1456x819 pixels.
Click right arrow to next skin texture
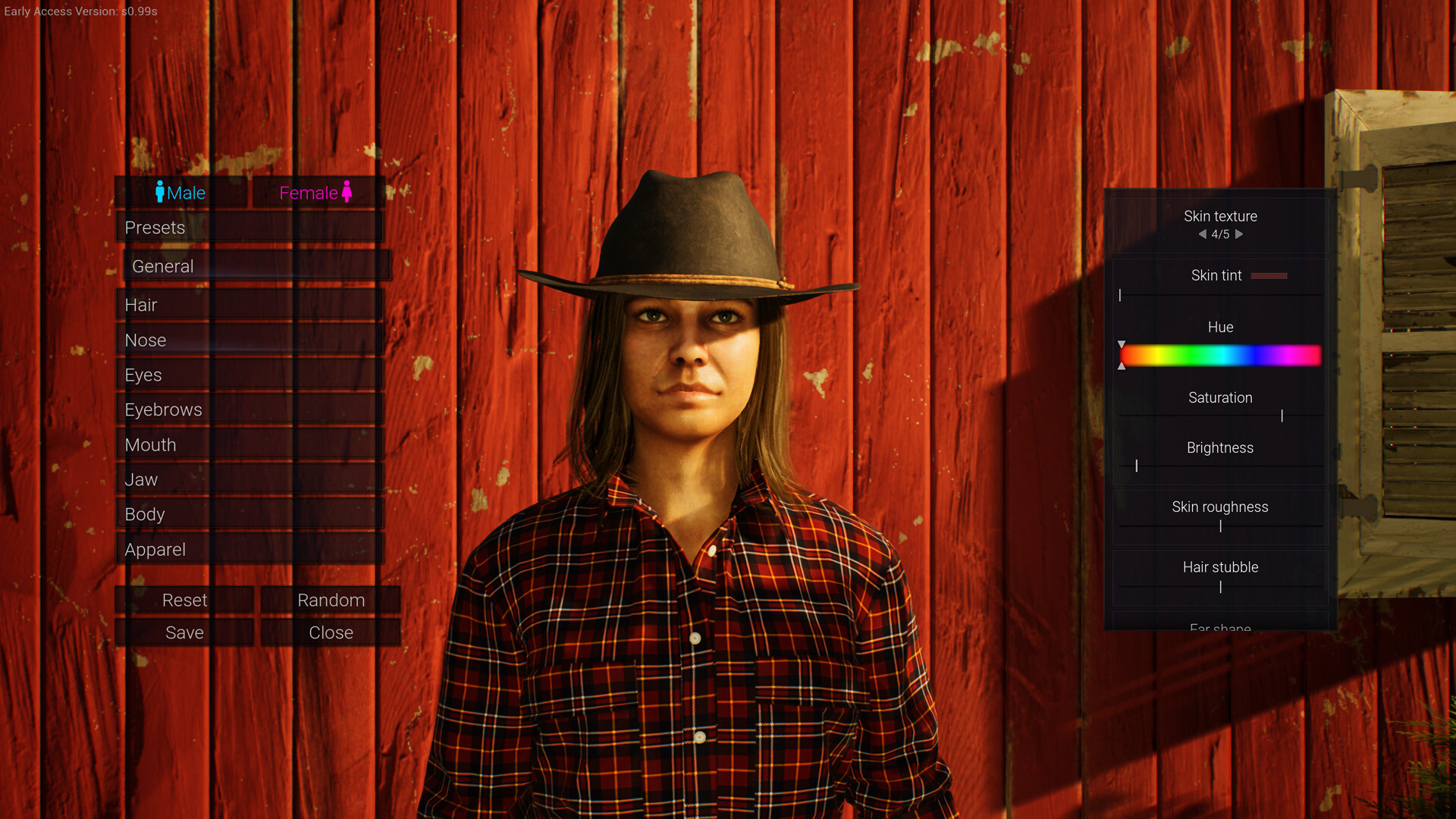pos(1241,235)
